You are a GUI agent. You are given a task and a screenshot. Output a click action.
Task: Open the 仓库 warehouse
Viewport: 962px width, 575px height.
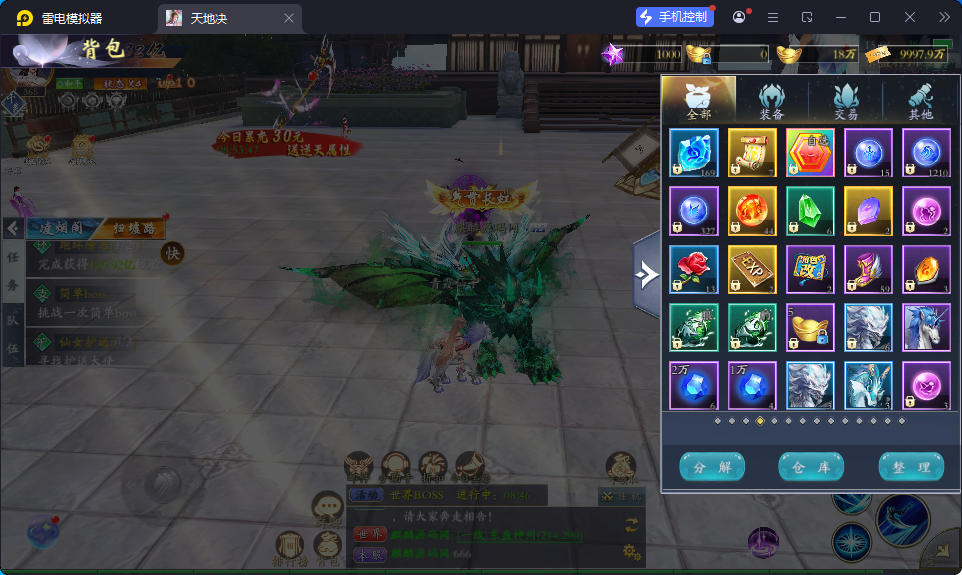[x=811, y=467]
